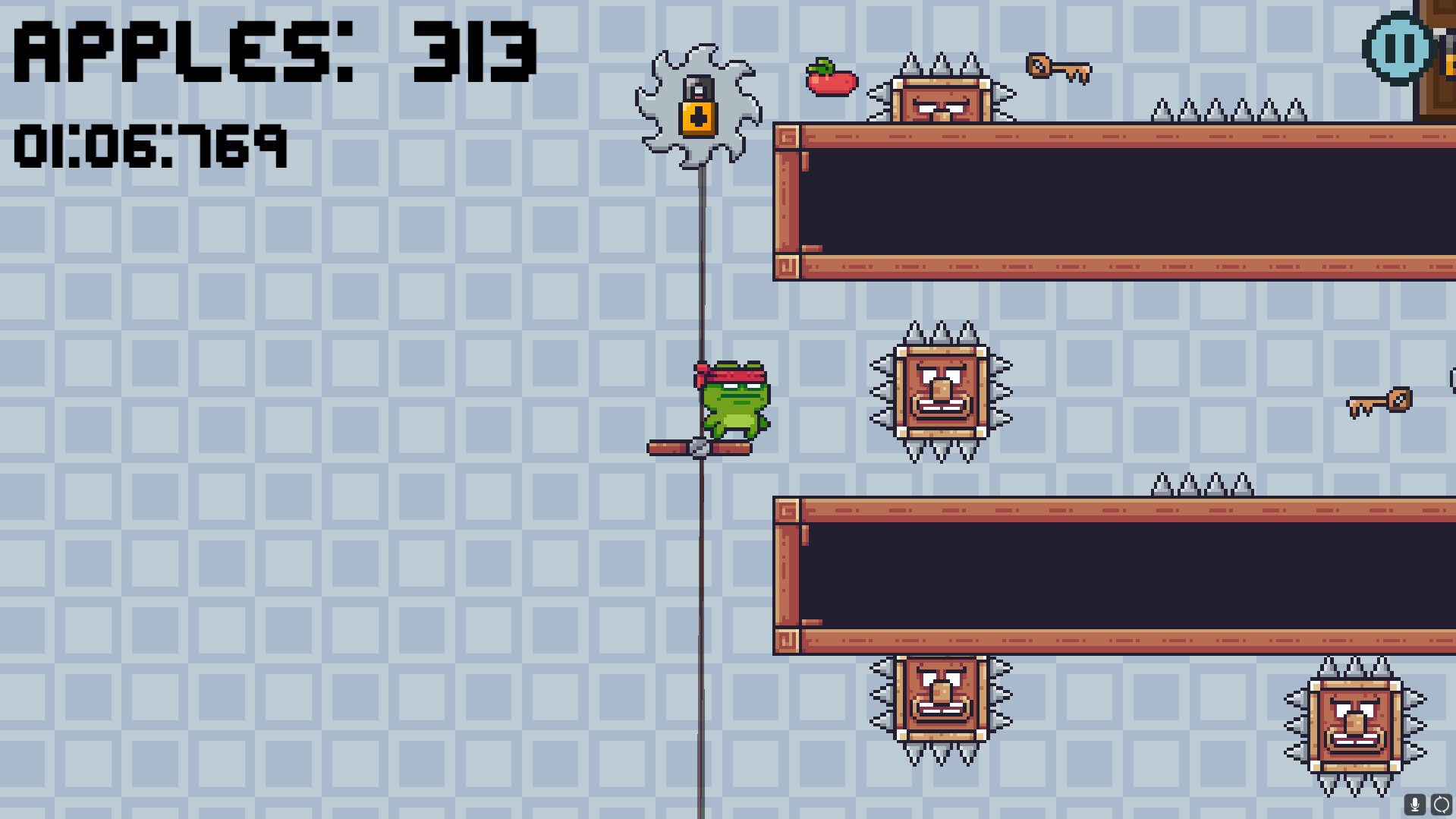
Task: Click the pause button top right
Action: point(1401,50)
